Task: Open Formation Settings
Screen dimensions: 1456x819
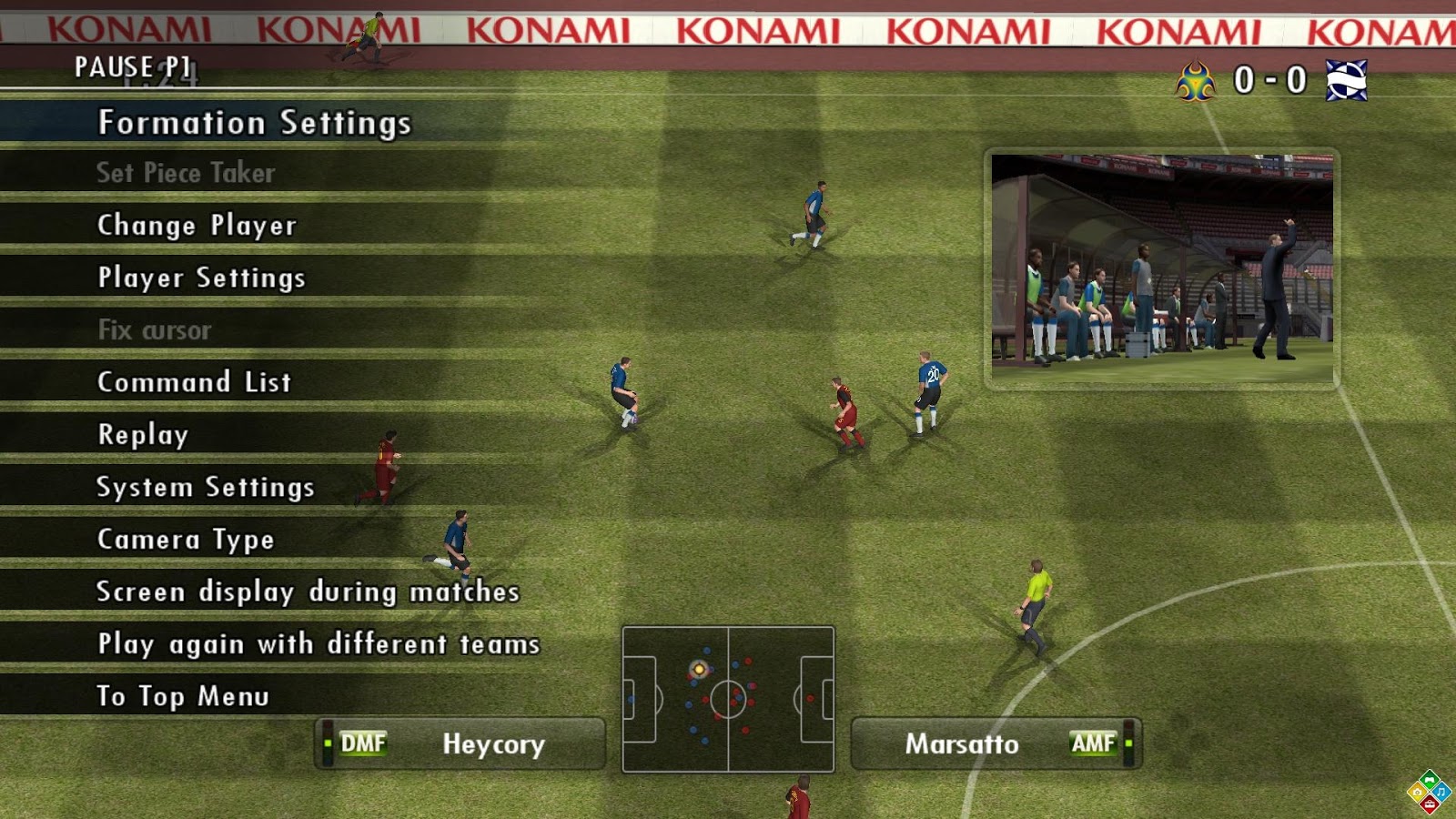Action: tap(255, 122)
